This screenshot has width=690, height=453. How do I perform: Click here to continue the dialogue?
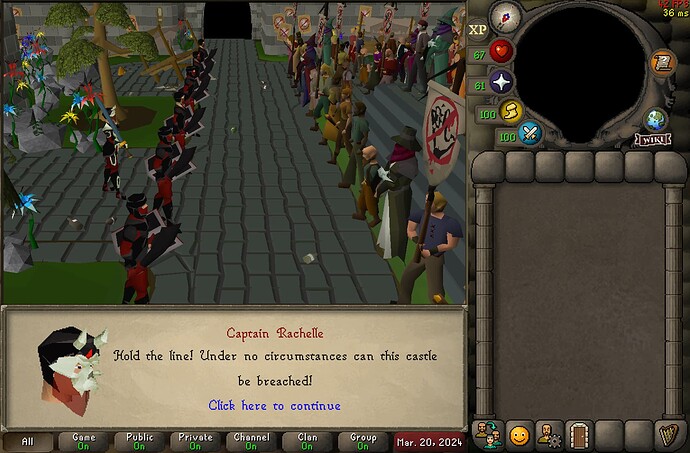(x=274, y=406)
